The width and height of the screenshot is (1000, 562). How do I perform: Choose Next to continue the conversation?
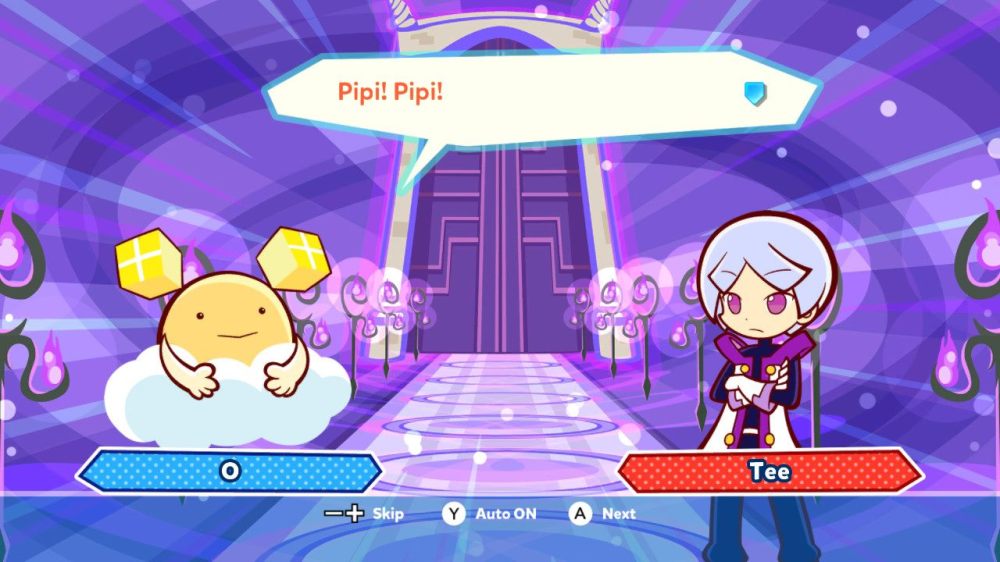(x=603, y=514)
